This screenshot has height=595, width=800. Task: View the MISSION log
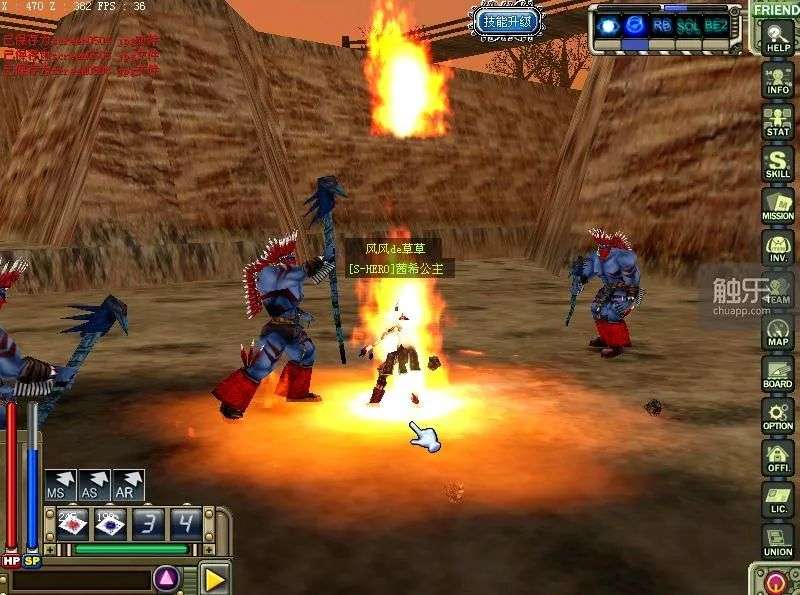coord(777,205)
